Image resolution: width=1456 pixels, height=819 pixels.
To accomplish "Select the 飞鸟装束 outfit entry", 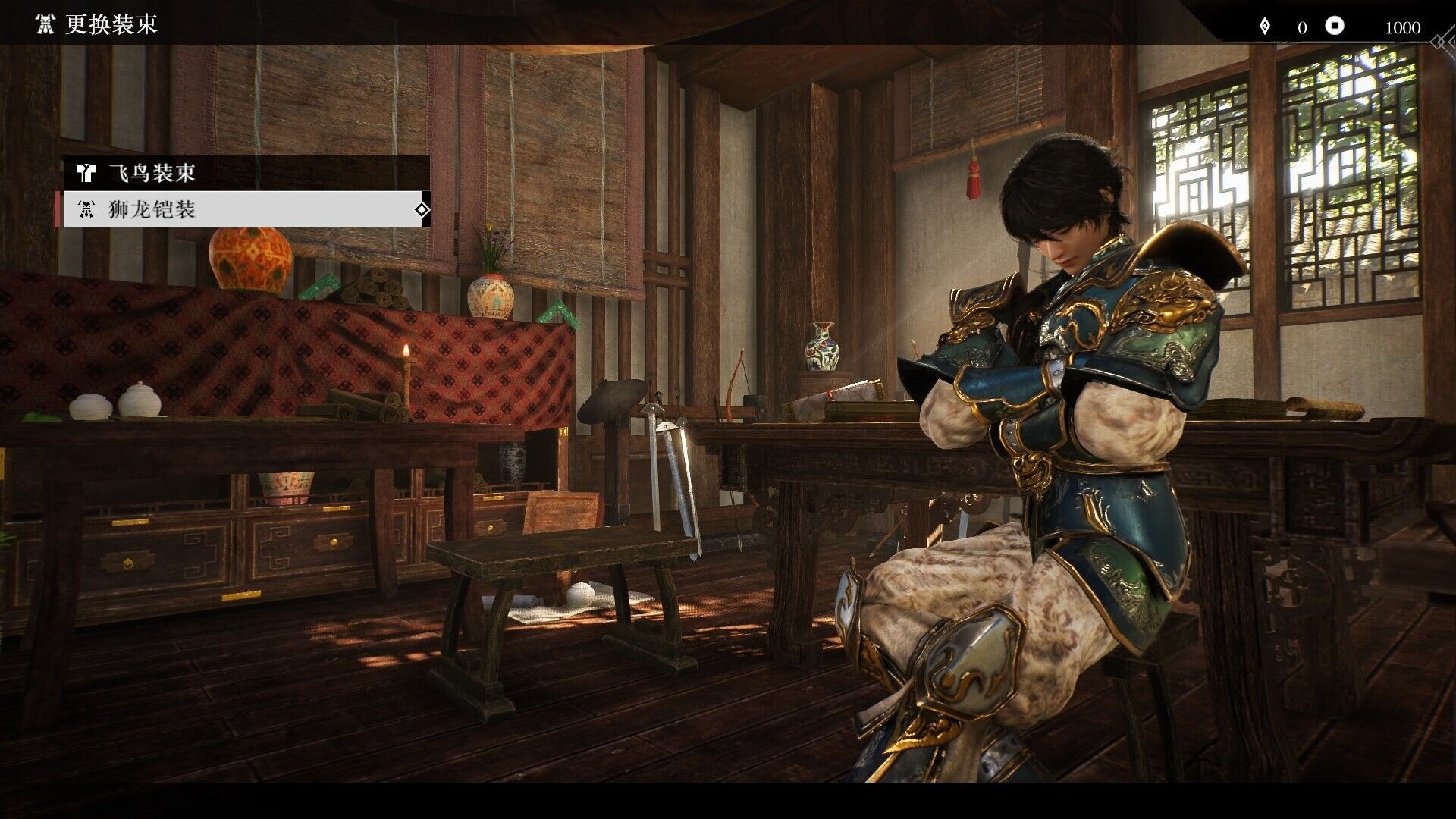I will pyautogui.click(x=246, y=173).
